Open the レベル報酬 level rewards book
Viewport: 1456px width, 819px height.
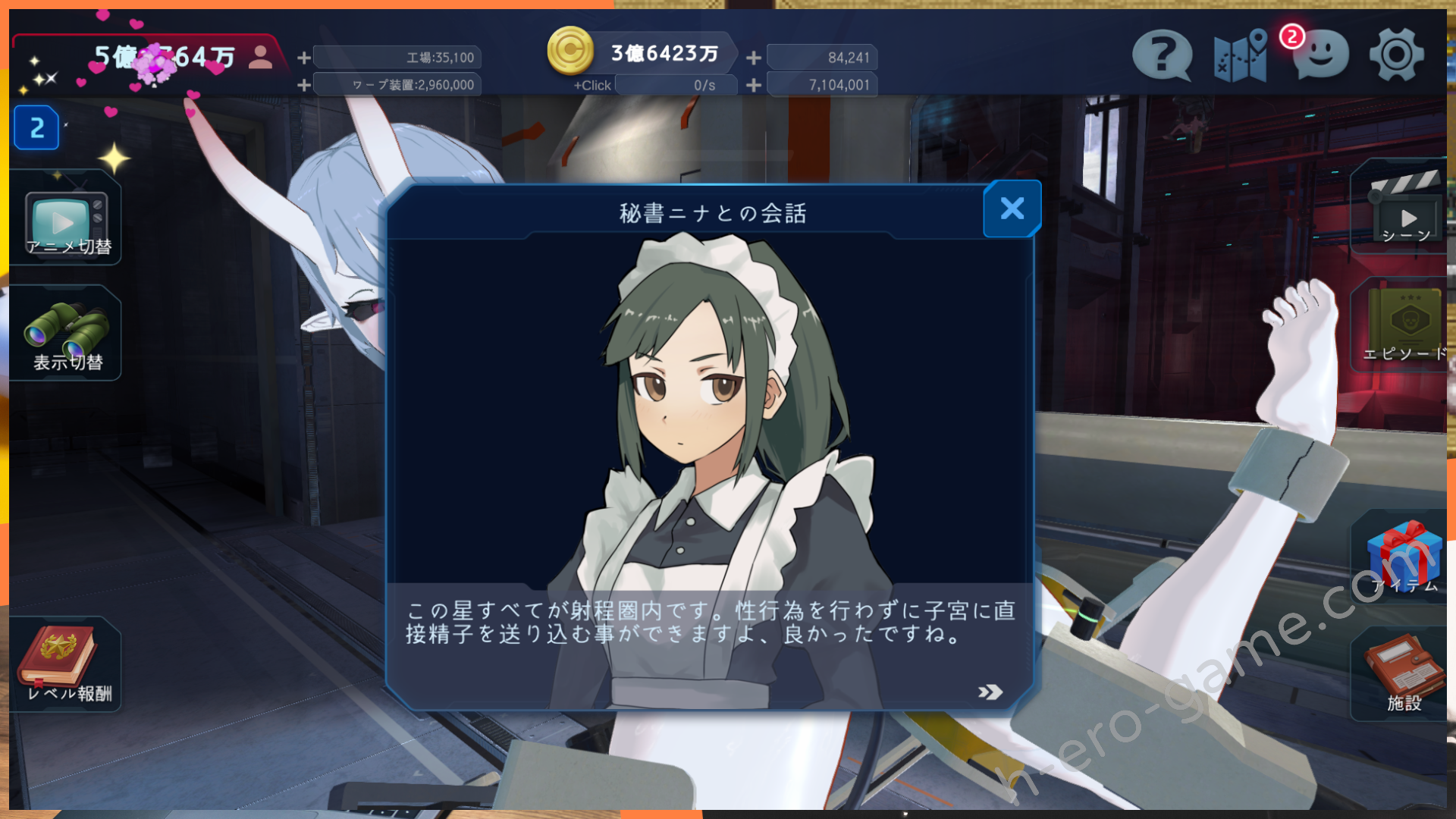(x=67, y=664)
